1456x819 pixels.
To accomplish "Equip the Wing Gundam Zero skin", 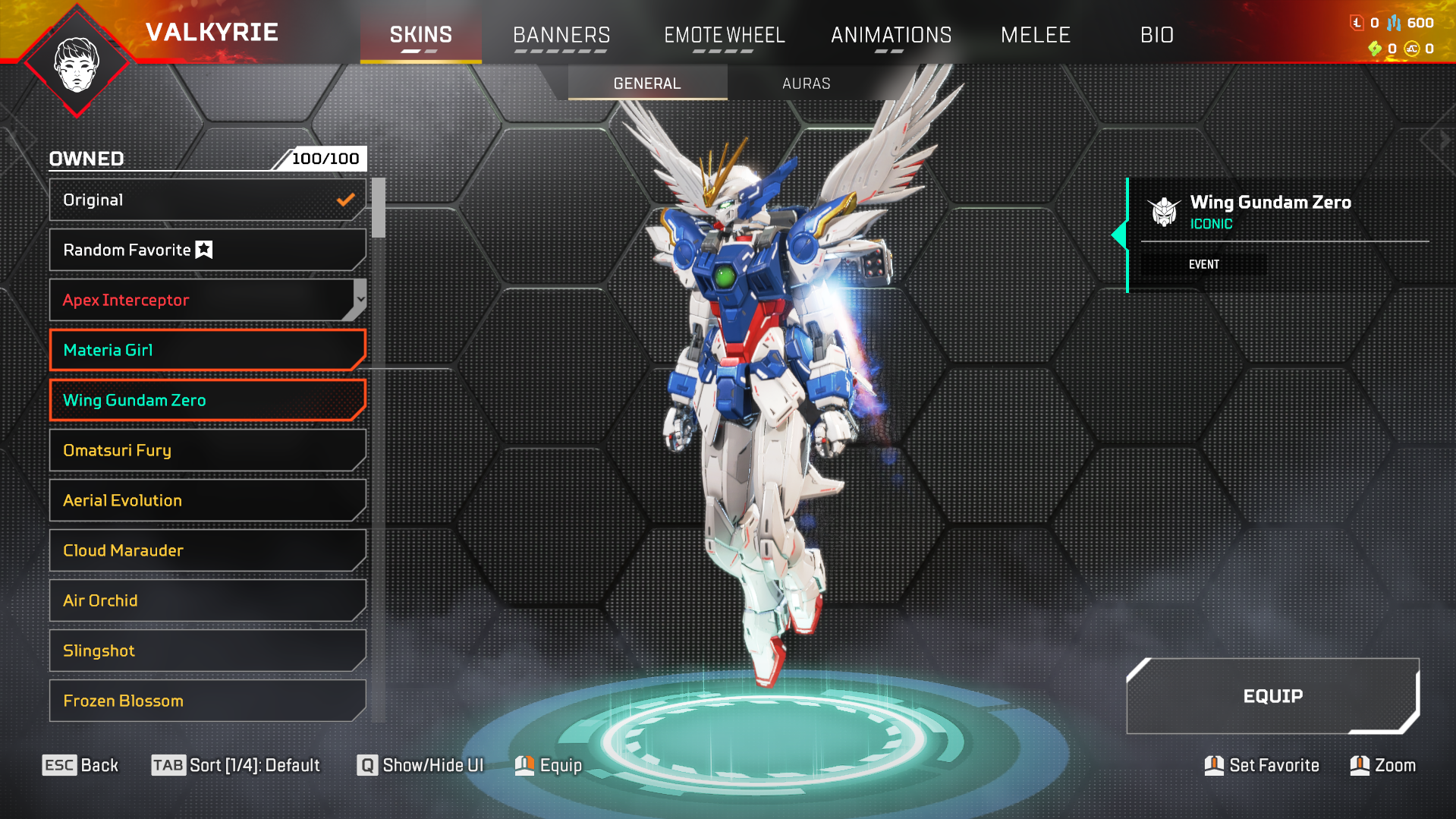I will click(1272, 696).
